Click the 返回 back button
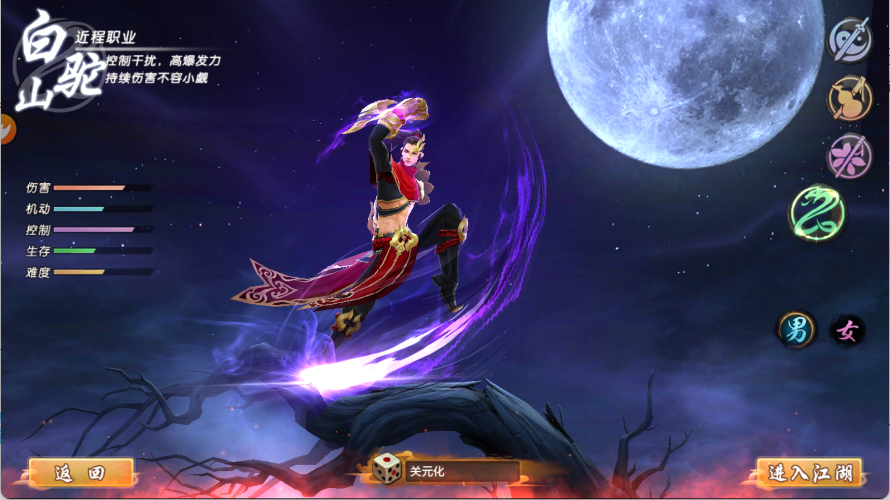The image size is (890, 500). point(81,472)
